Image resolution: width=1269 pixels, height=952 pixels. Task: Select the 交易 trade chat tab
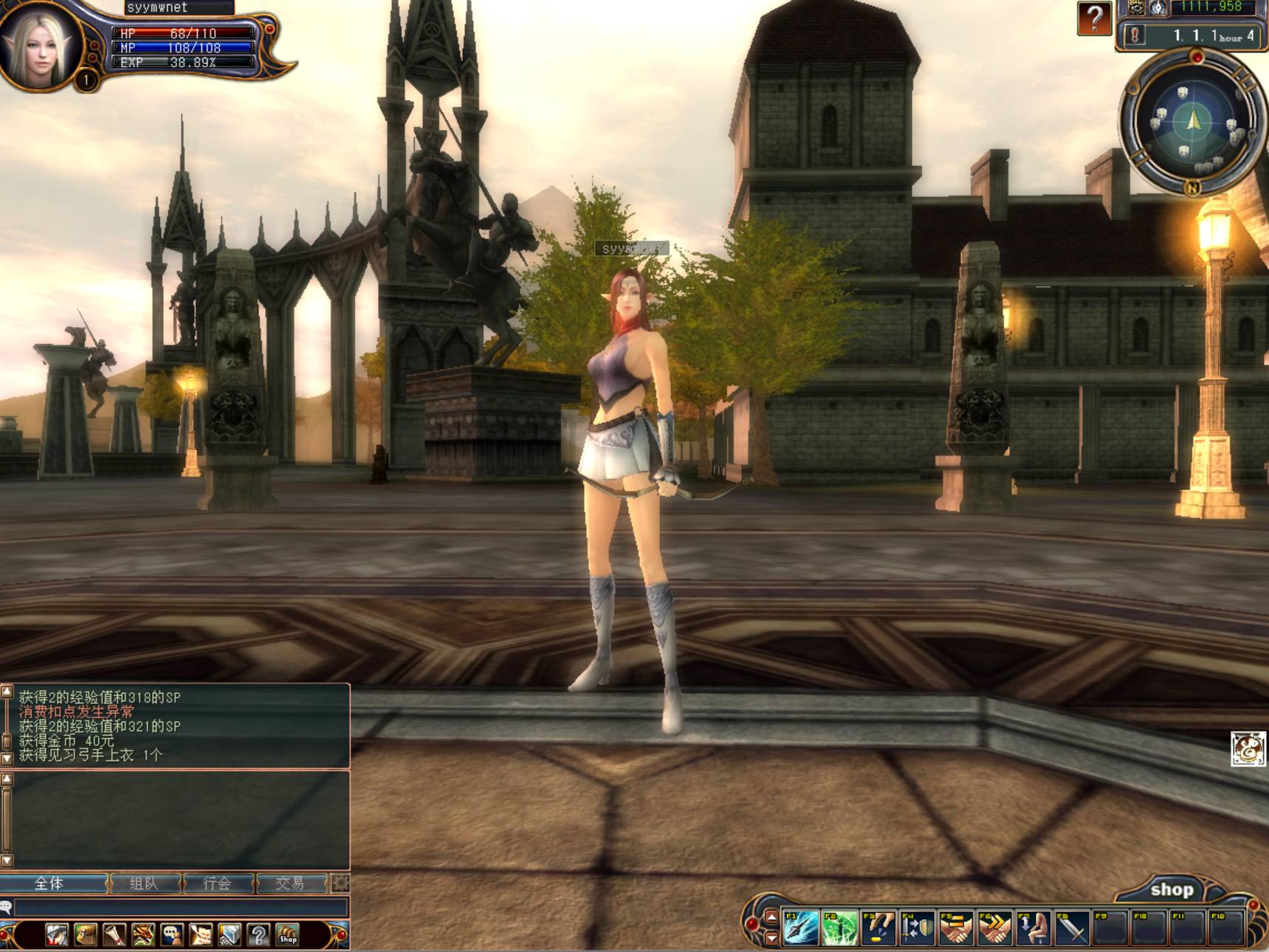click(289, 883)
